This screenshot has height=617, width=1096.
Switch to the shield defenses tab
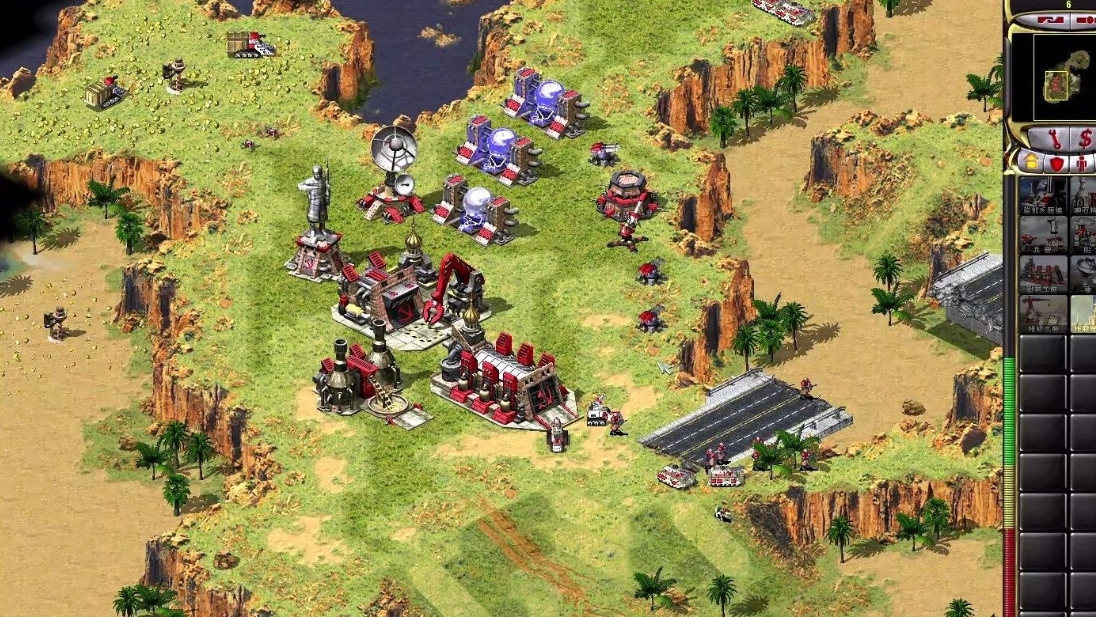pyautogui.click(x=1056, y=163)
